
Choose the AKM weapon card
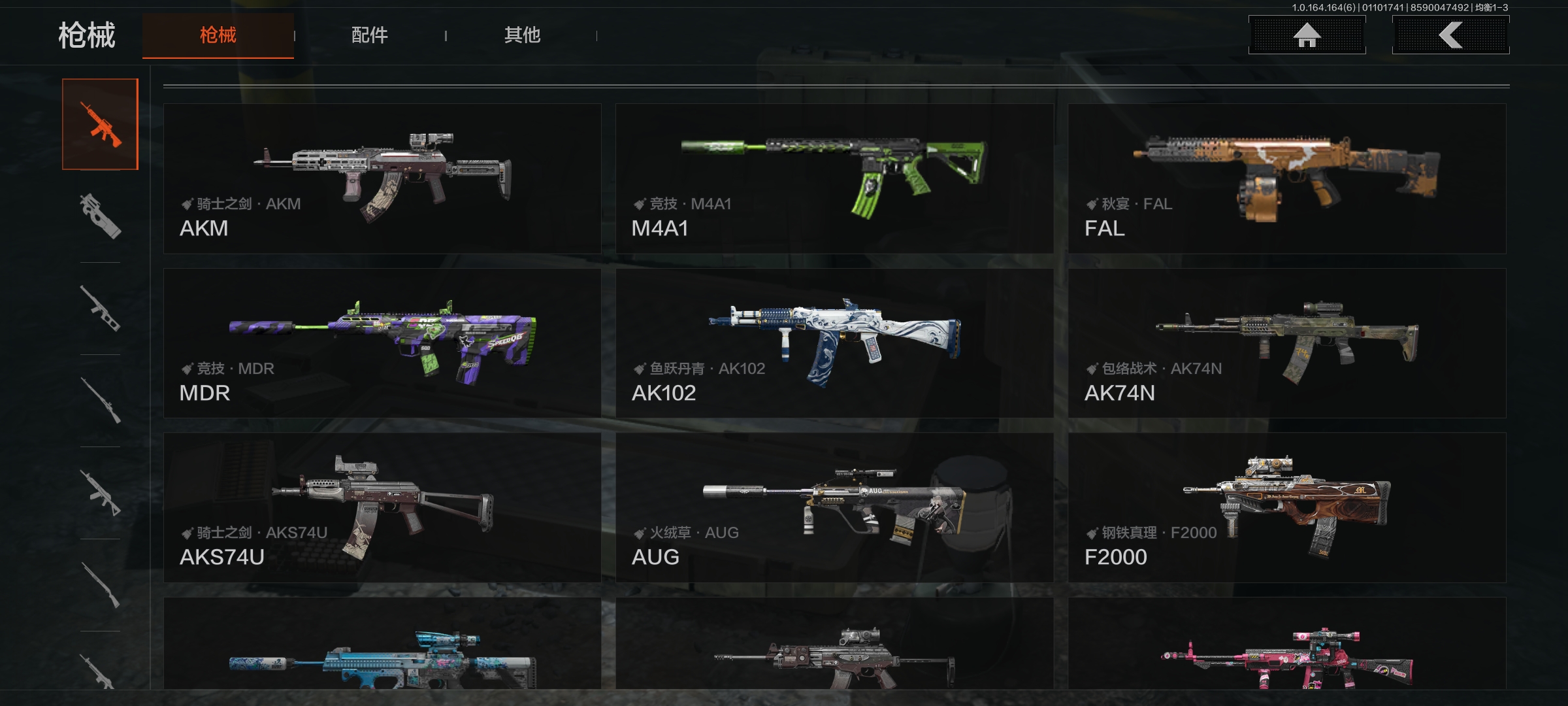(x=382, y=178)
